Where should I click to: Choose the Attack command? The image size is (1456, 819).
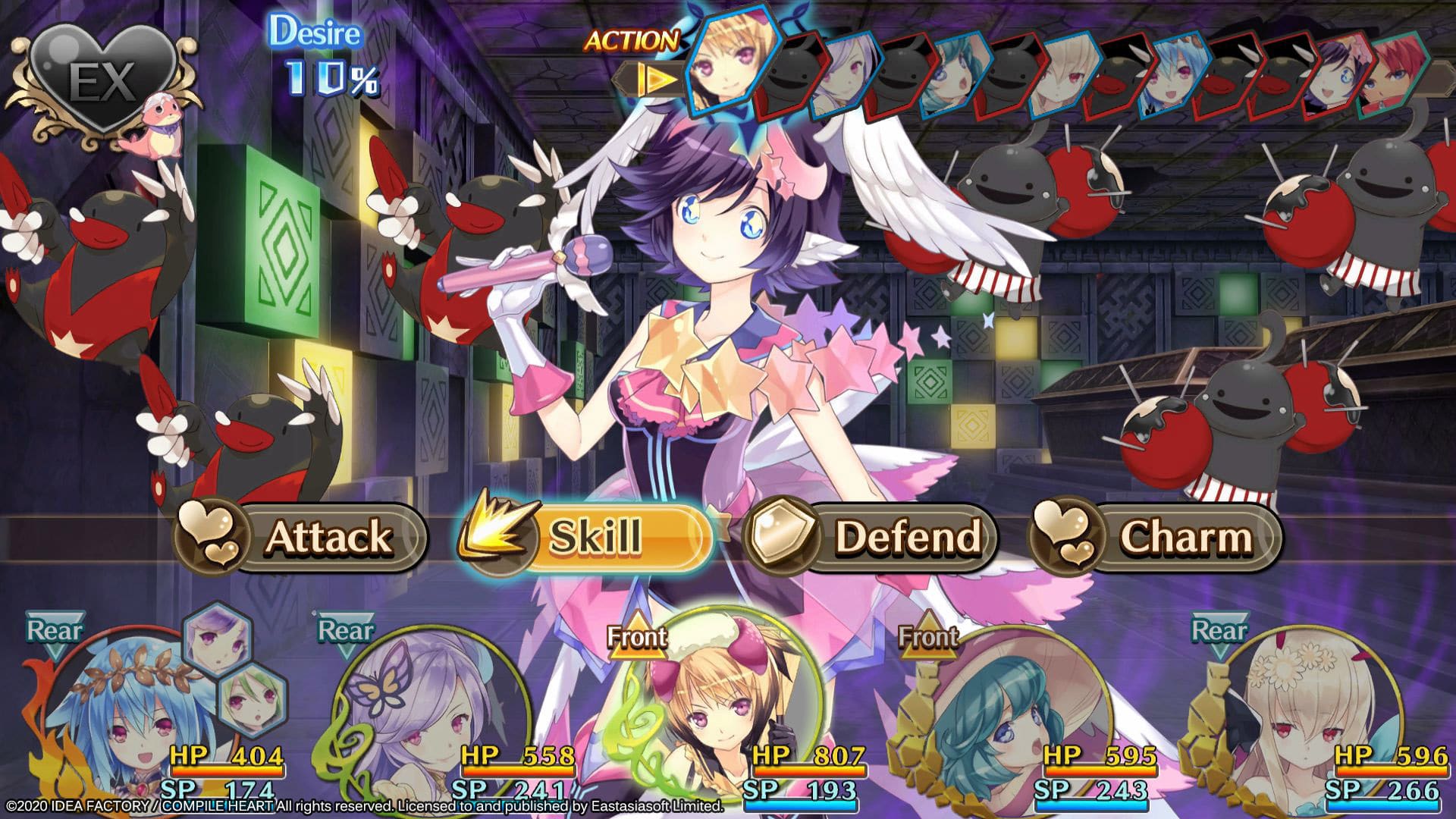click(x=303, y=537)
